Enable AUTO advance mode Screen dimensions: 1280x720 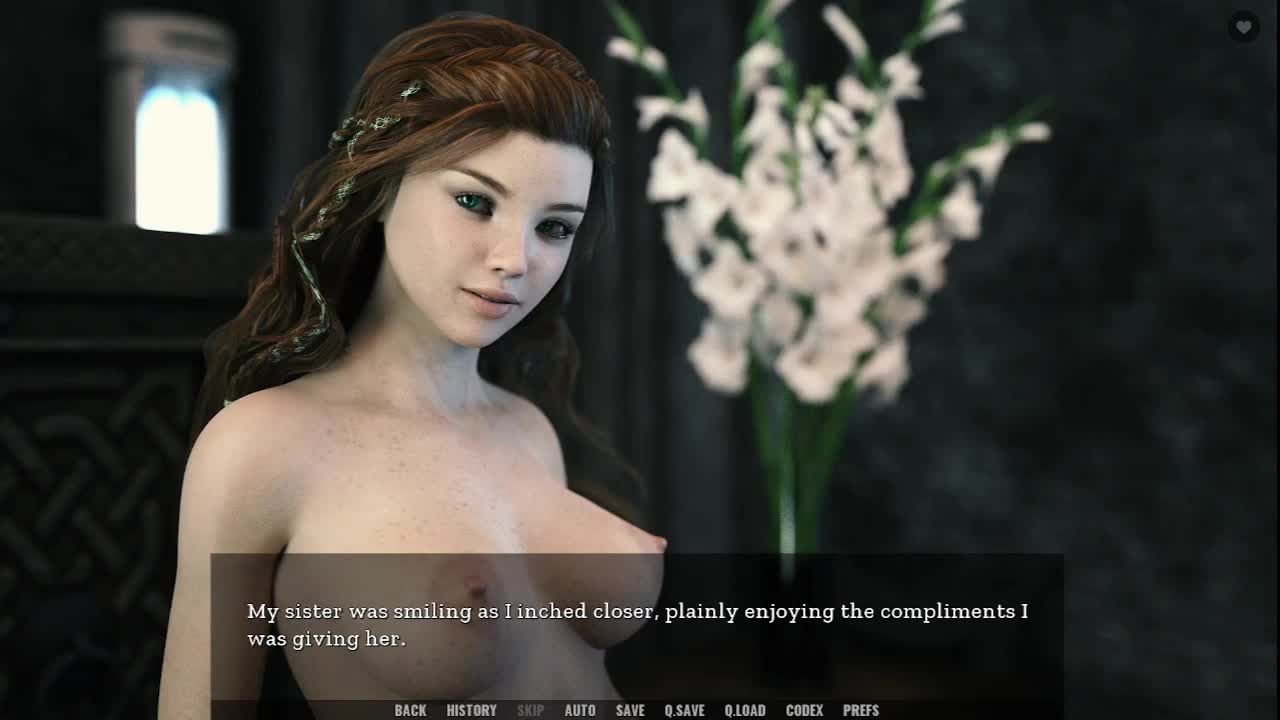580,710
